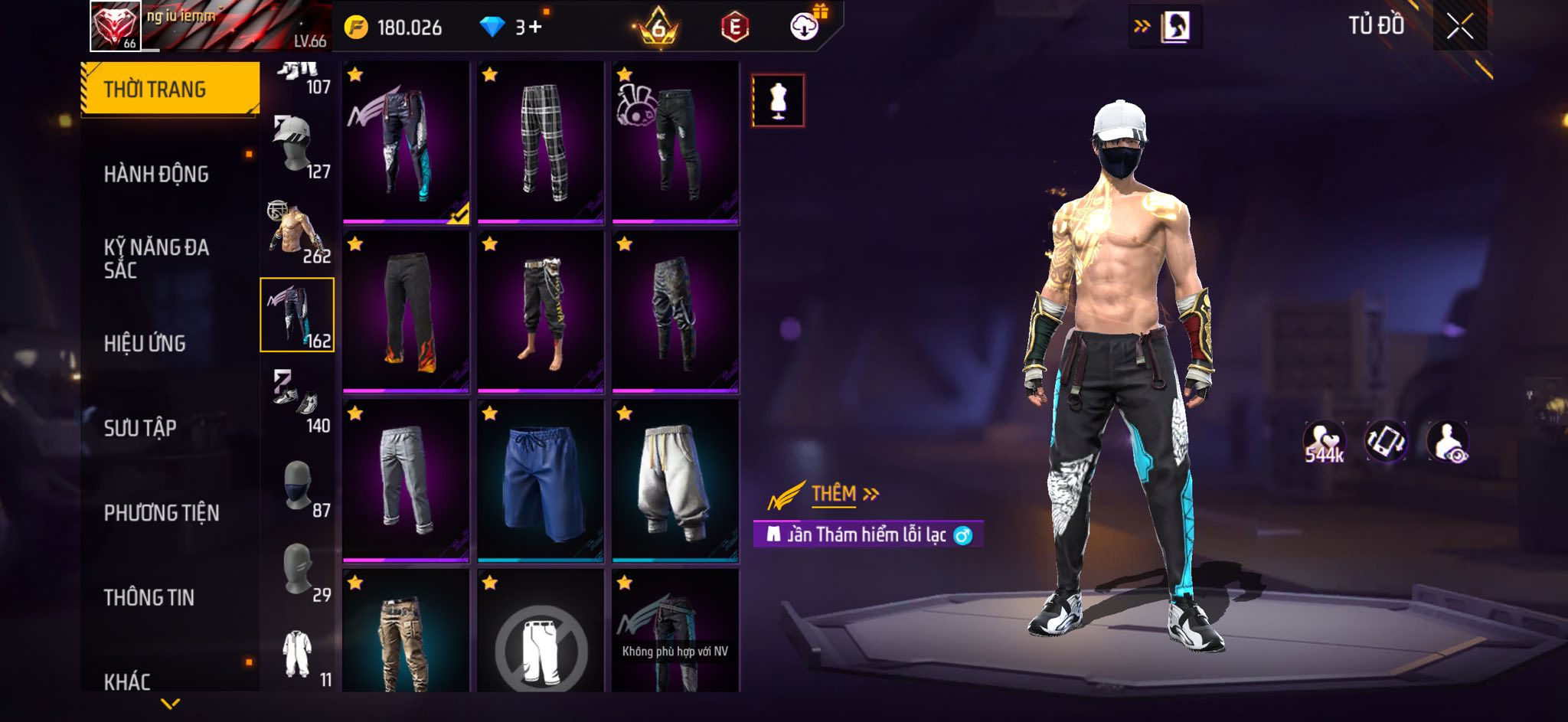This screenshot has height=722, width=1568.
Task: Open the THỜI TRANG tab
Action: click(170, 89)
